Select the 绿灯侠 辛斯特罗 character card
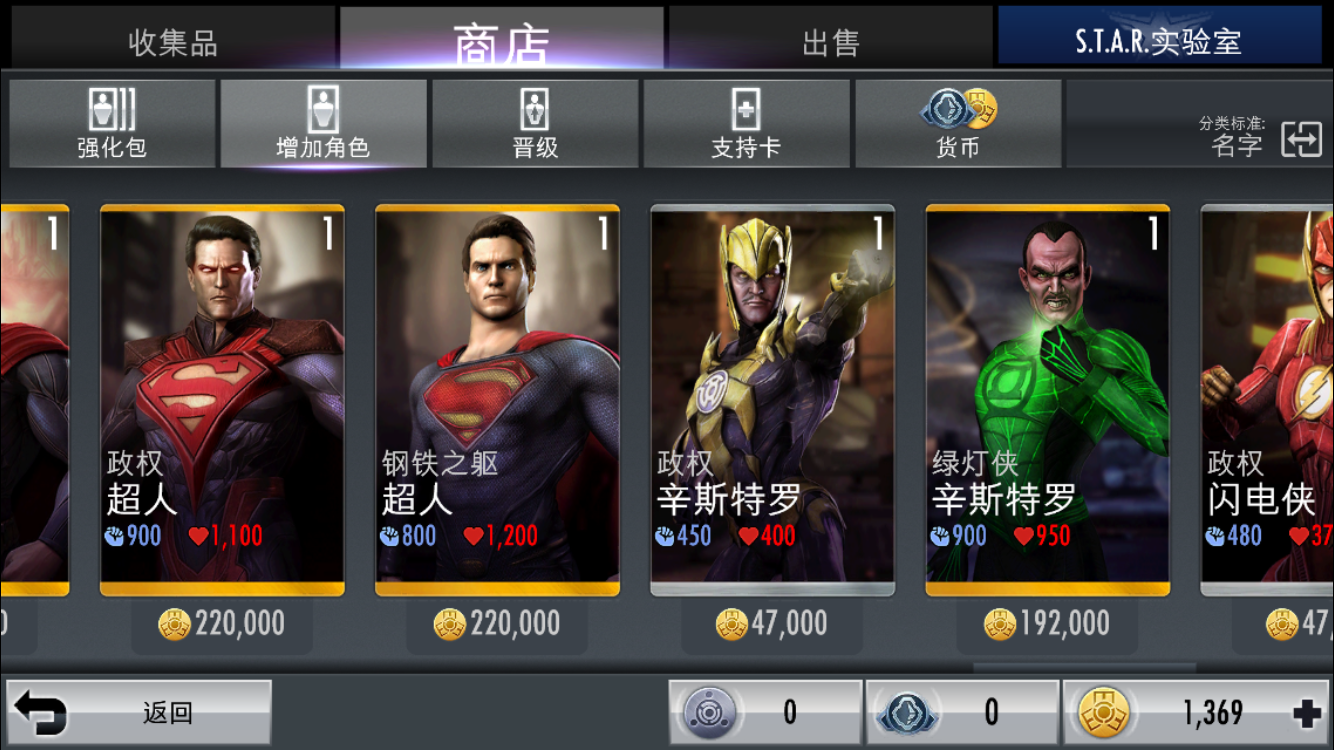The image size is (1334, 750). [1047, 400]
